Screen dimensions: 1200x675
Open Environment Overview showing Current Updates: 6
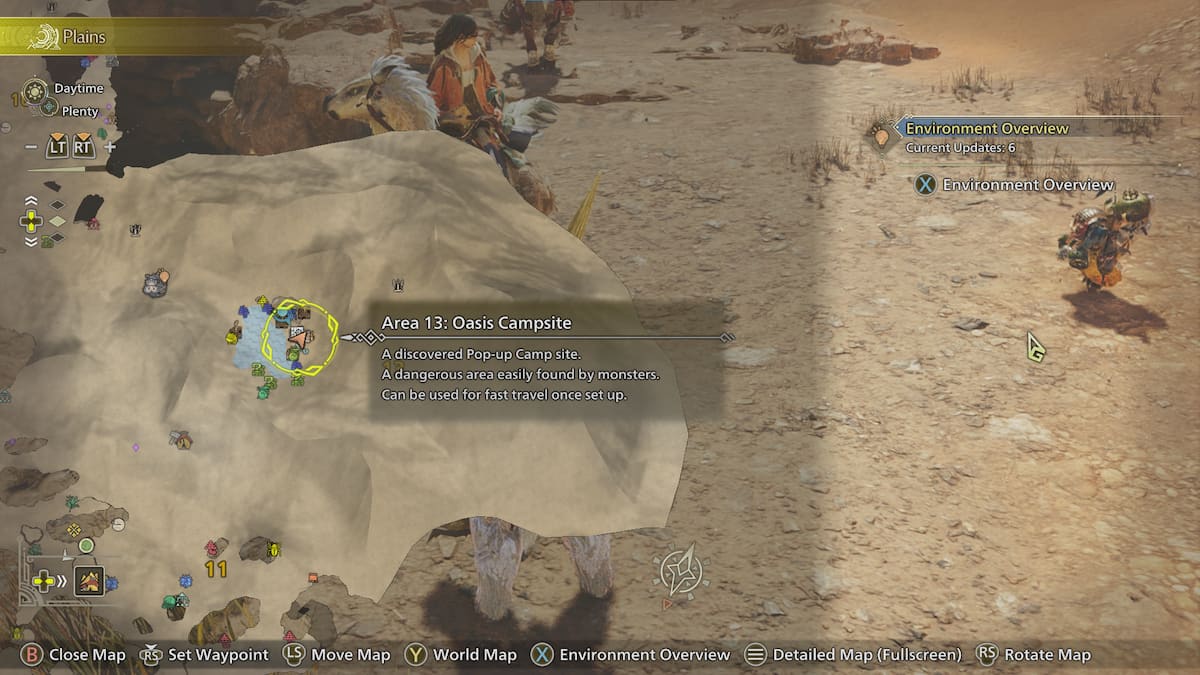[985, 137]
